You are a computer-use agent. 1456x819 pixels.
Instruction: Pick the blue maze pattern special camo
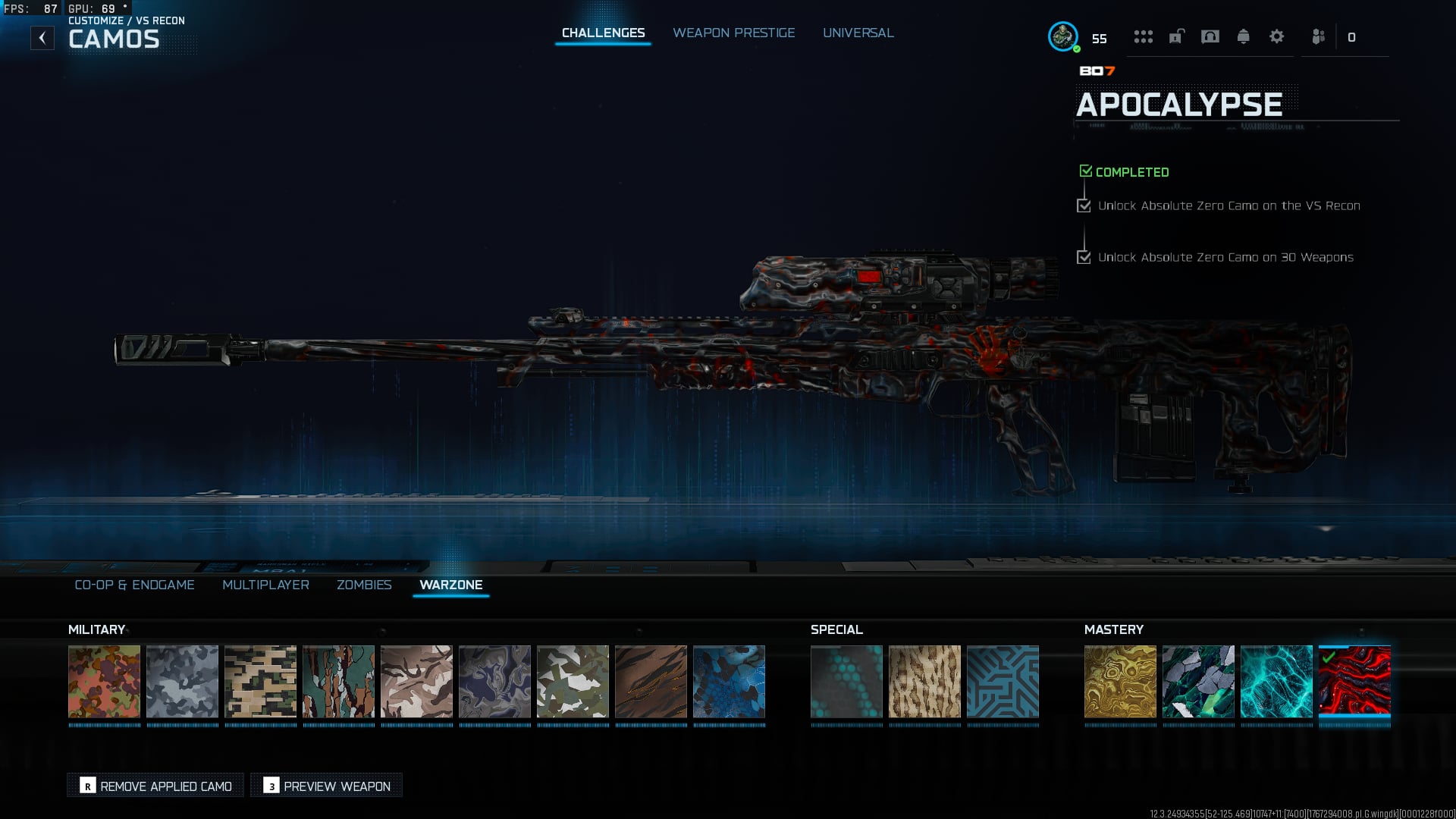click(1003, 681)
